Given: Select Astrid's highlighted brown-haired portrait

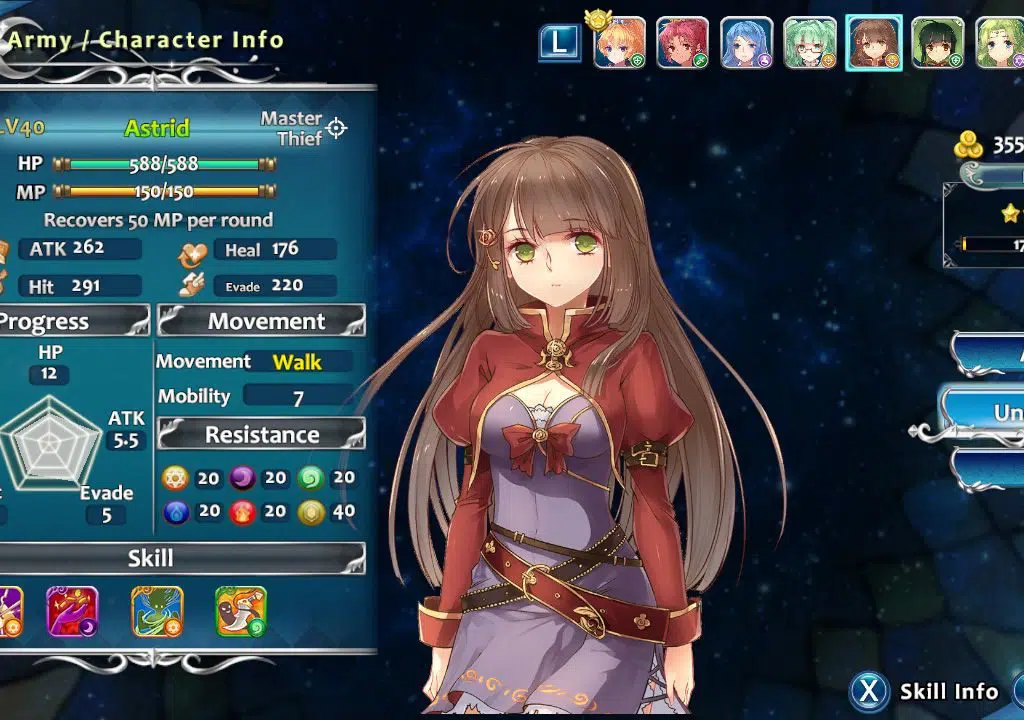Looking at the screenshot, I should click(x=874, y=43).
